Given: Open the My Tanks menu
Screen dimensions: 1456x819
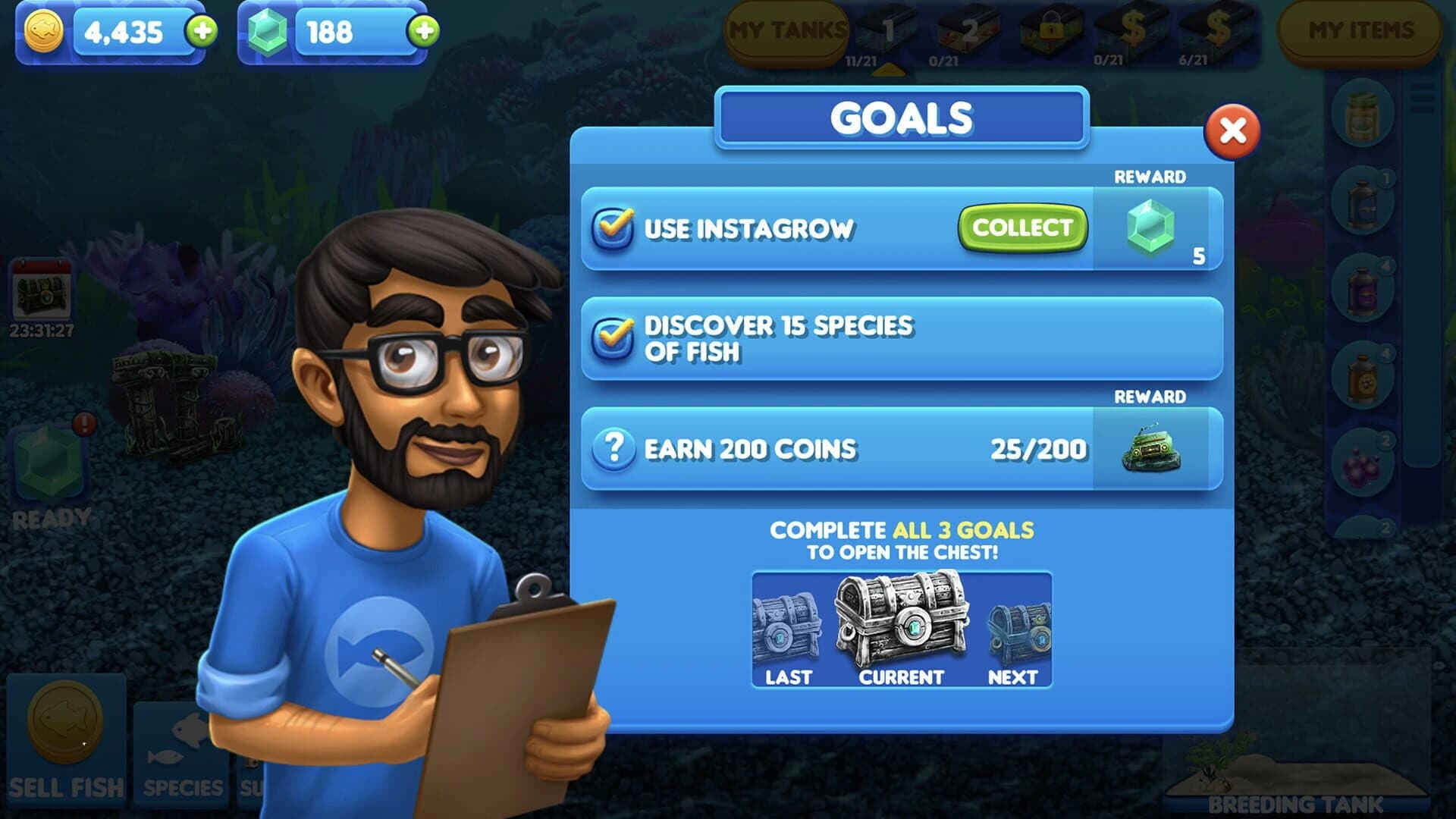Looking at the screenshot, I should coord(786,30).
